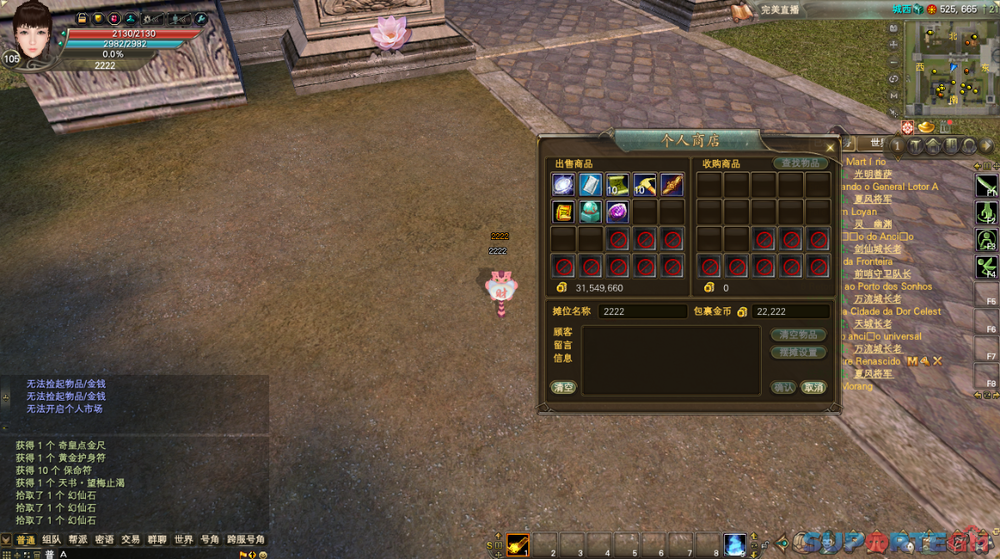Open the gold ingot icon below minimap
This screenshot has width=1000, height=559.
pos(926,127)
